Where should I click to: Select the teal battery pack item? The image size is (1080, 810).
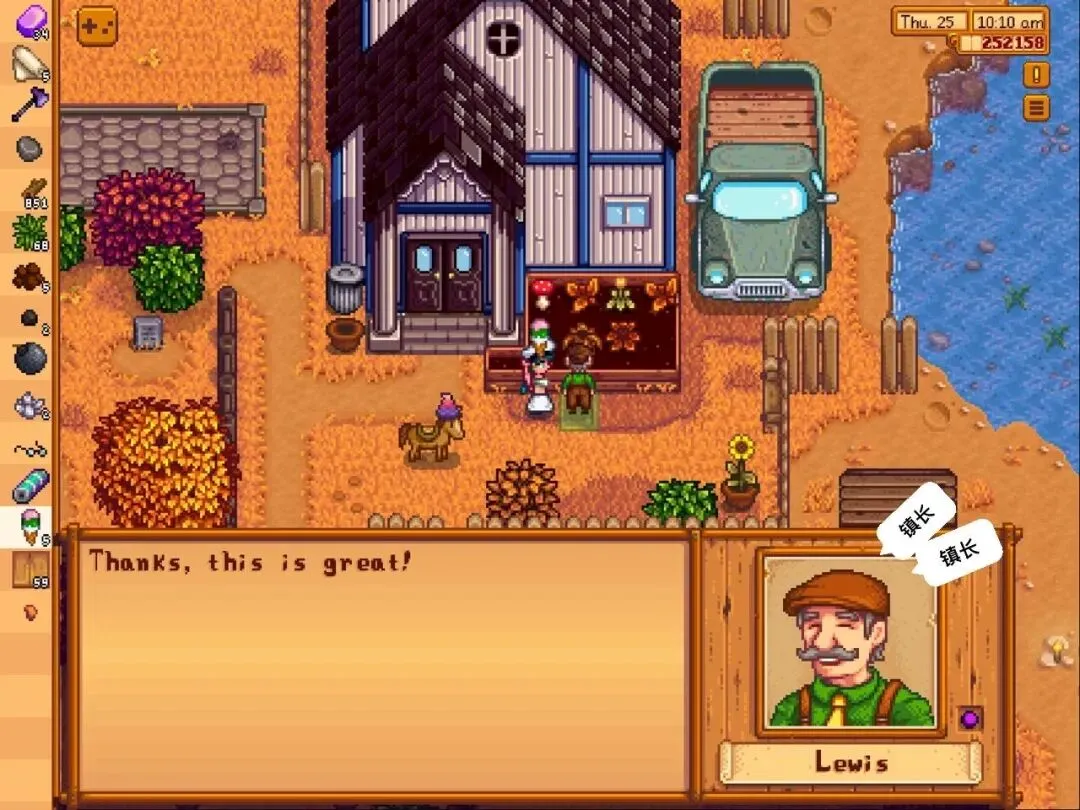click(x=30, y=487)
